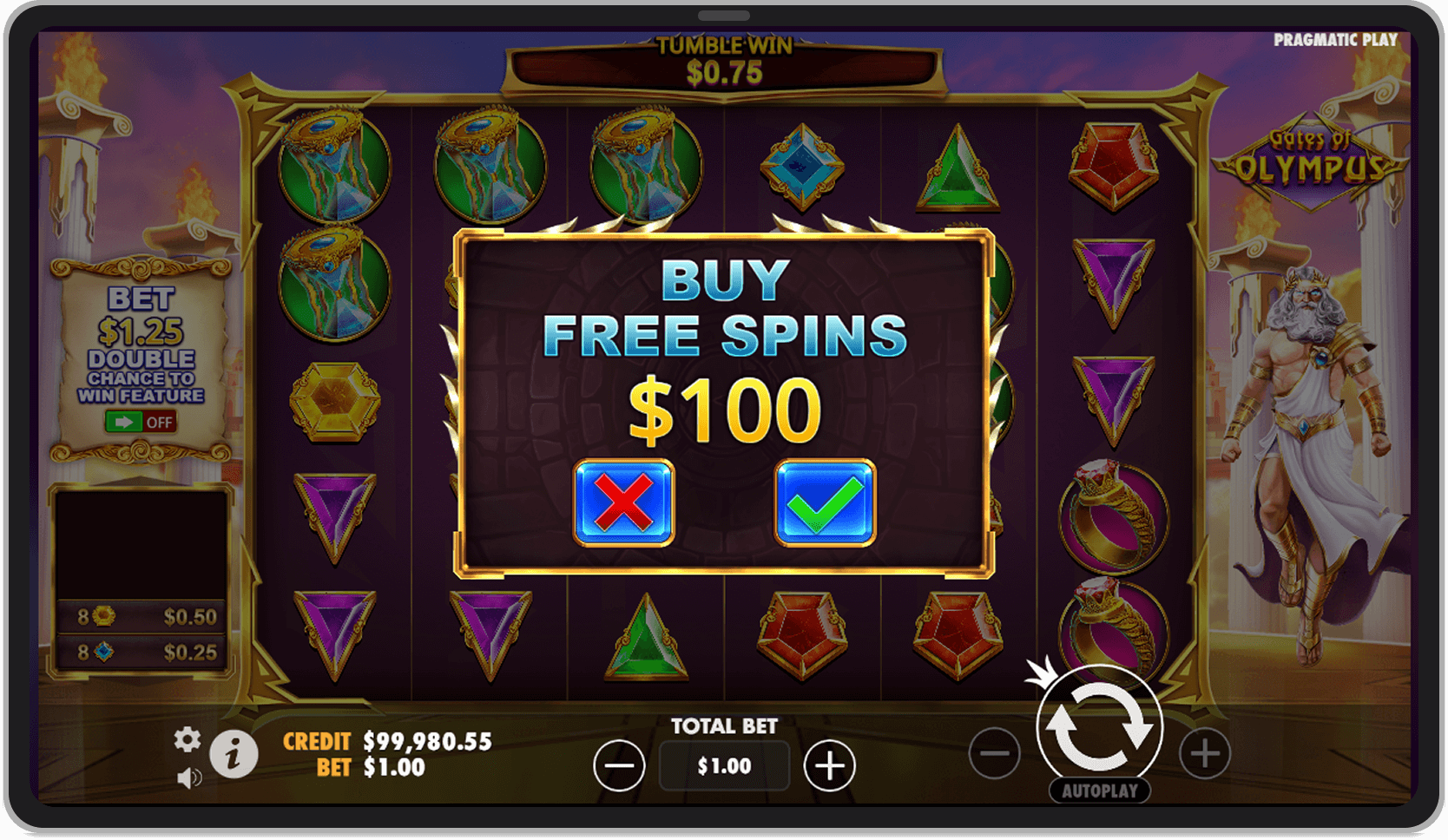Decrease the bet amount
Screen dimensions: 1448x840
pos(619,765)
